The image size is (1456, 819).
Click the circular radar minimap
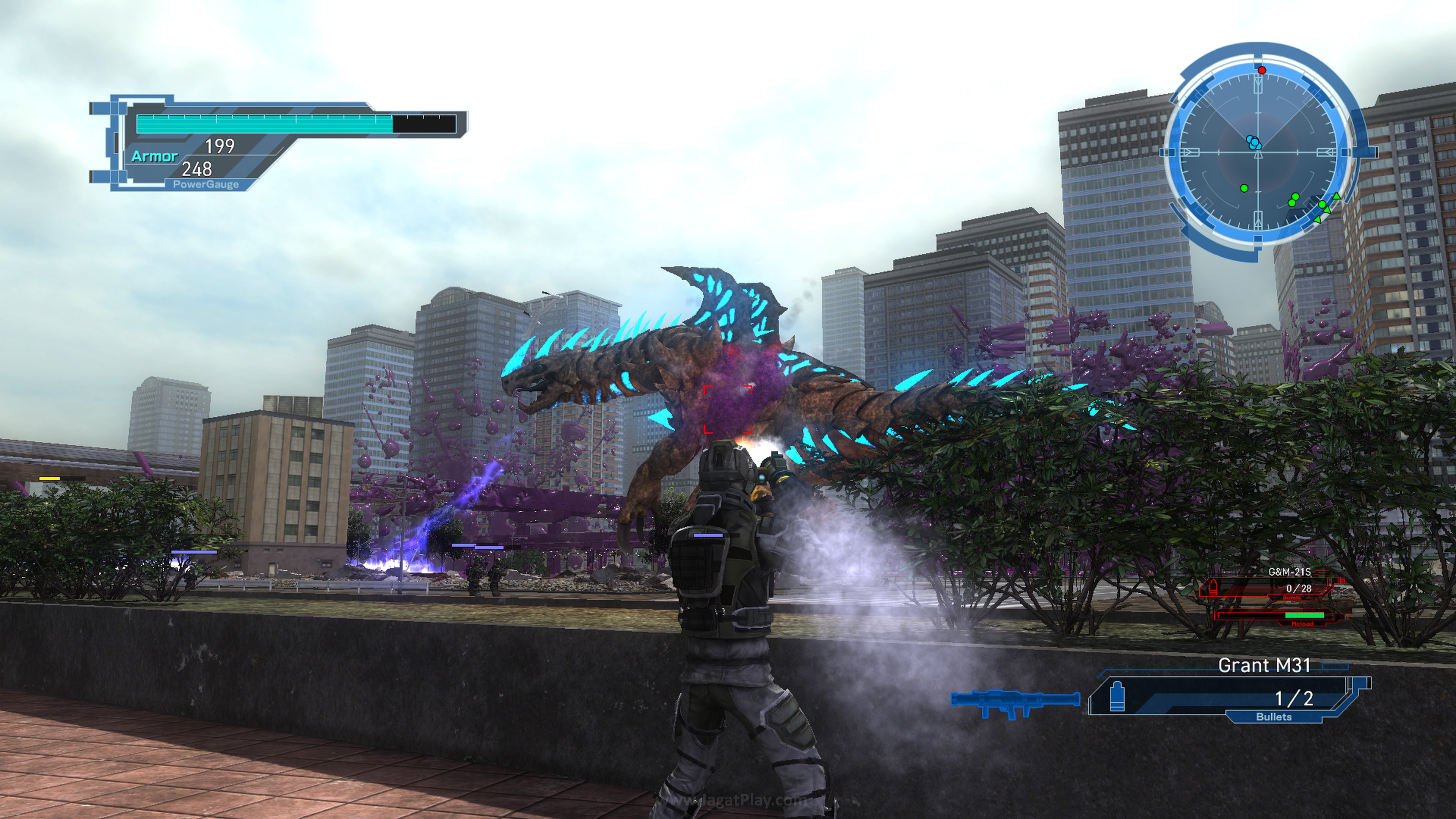coord(1258,152)
